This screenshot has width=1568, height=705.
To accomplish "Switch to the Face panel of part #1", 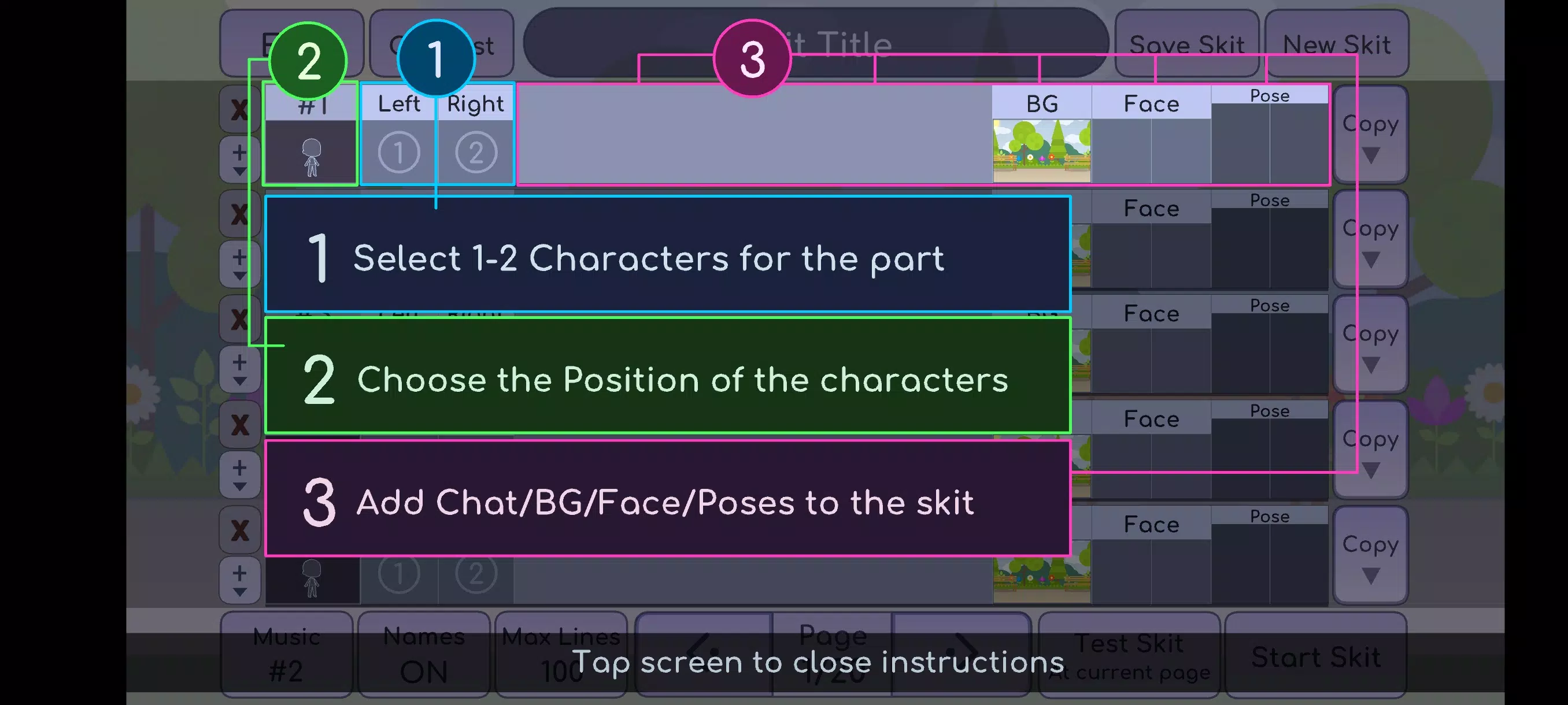I will tap(1152, 103).
